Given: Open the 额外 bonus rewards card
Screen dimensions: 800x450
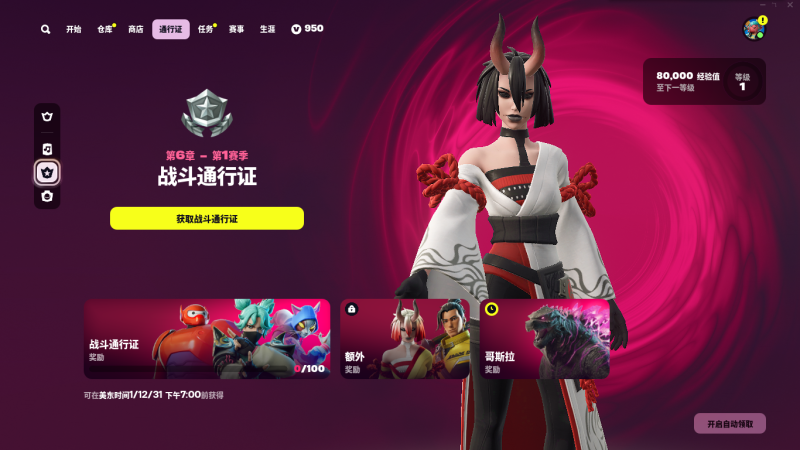Looking at the screenshot, I should pos(405,339).
